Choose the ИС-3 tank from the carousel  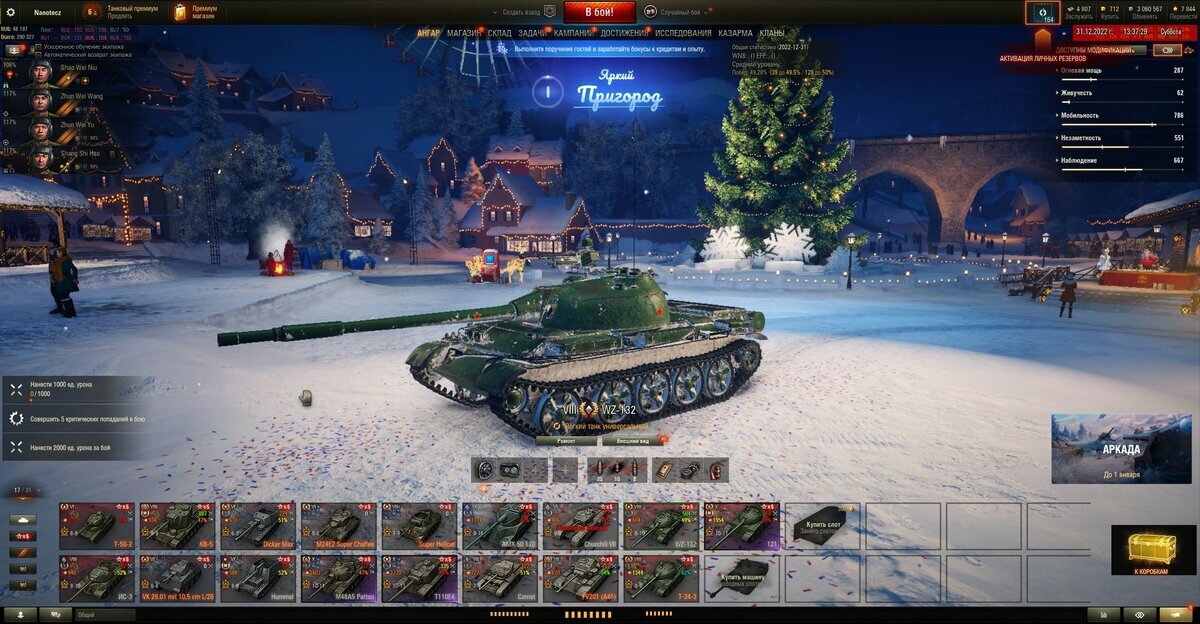[x=96, y=579]
